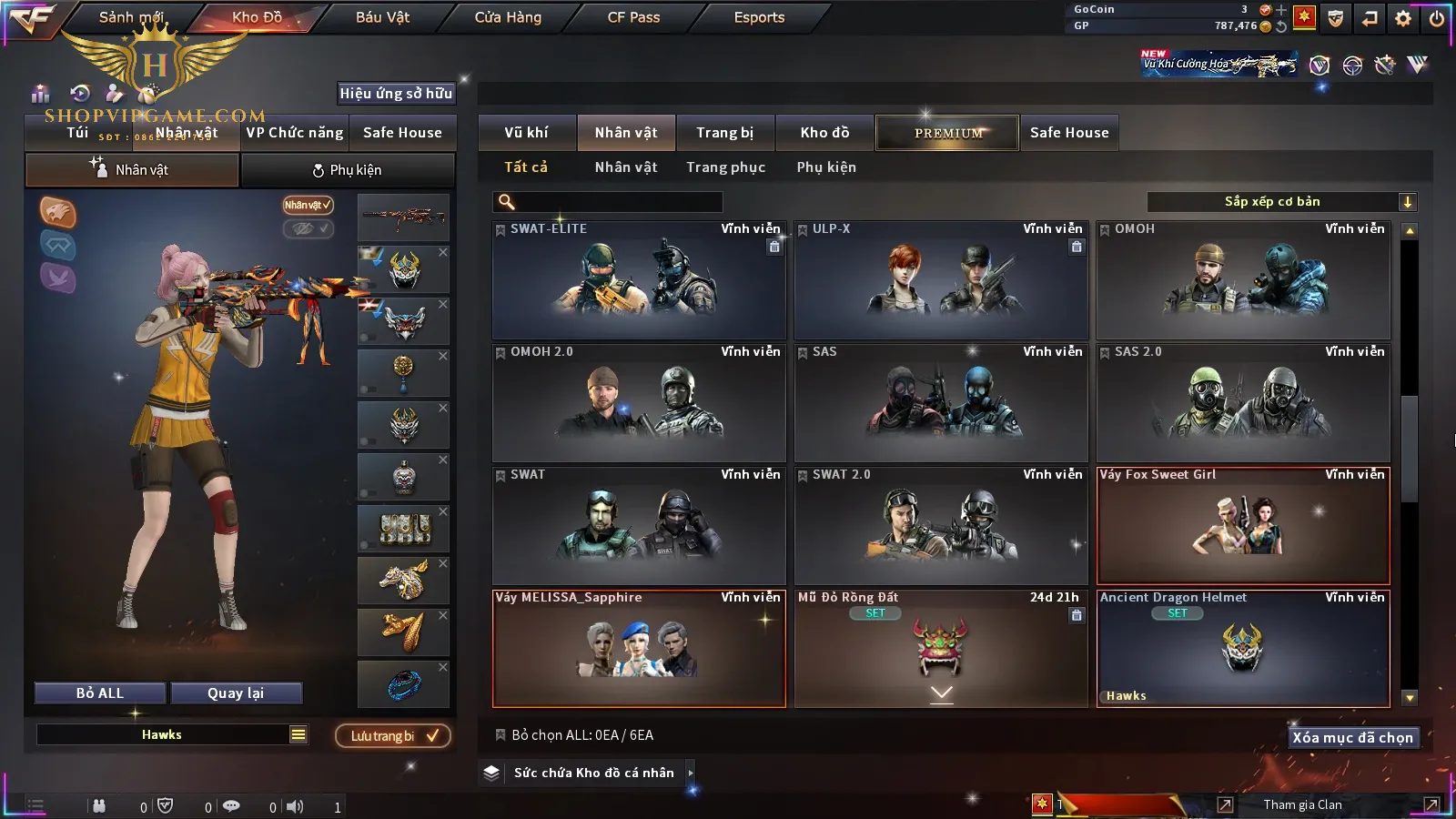
Task: Save loadout with Lưu trang bị
Action: tap(393, 736)
